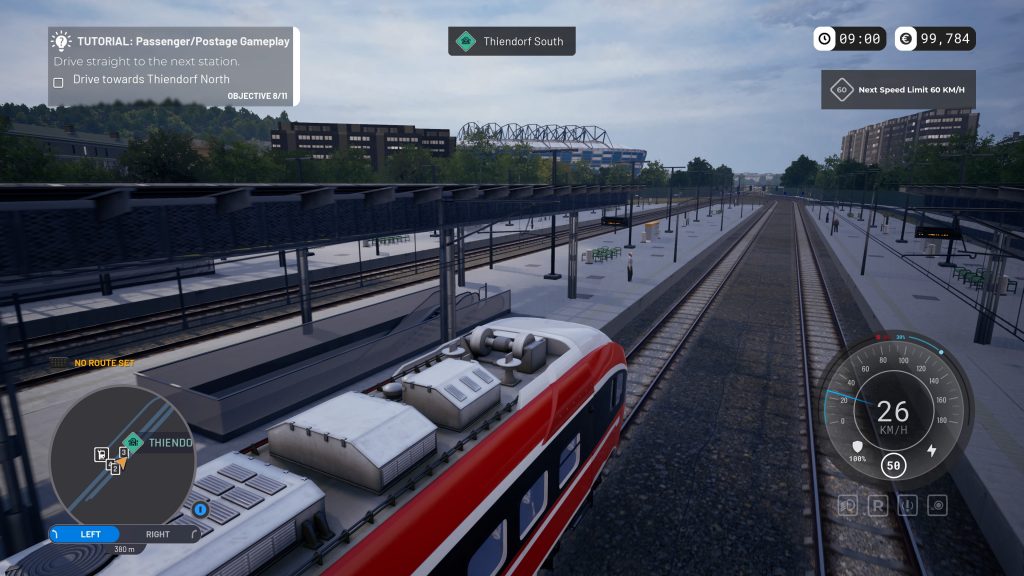Screen dimensions: 1024x576
Task: Click the Thiendorf station marker on minimap
Action: coord(132,441)
